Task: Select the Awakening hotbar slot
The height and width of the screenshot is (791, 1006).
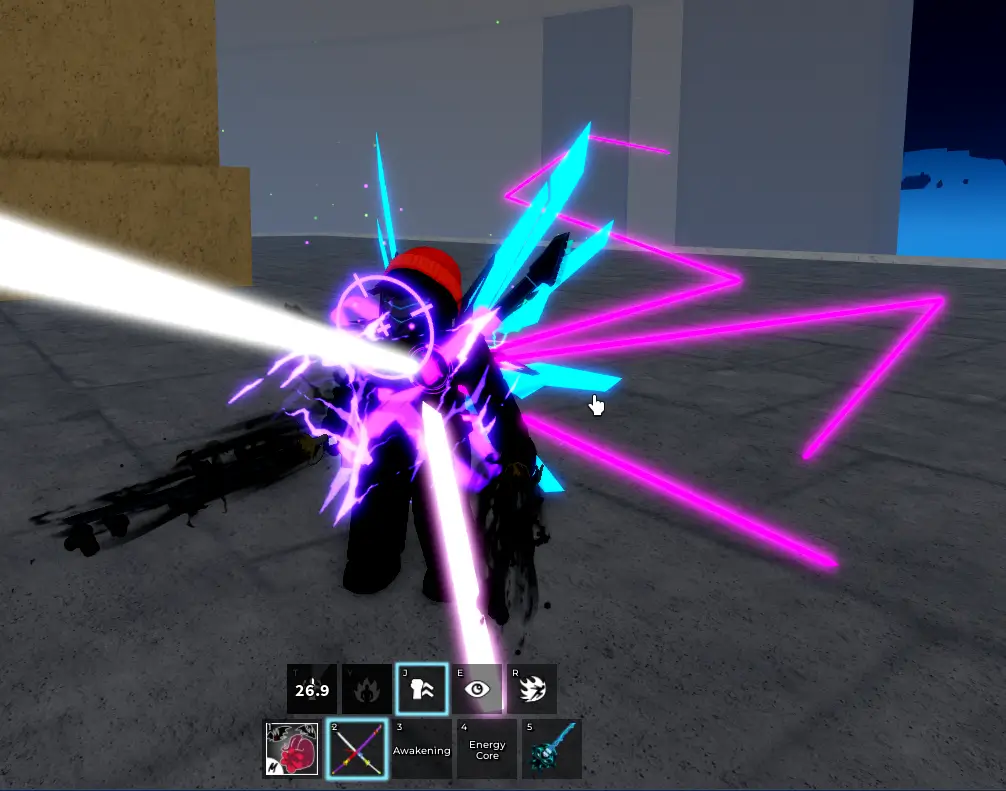Action: pos(422,749)
